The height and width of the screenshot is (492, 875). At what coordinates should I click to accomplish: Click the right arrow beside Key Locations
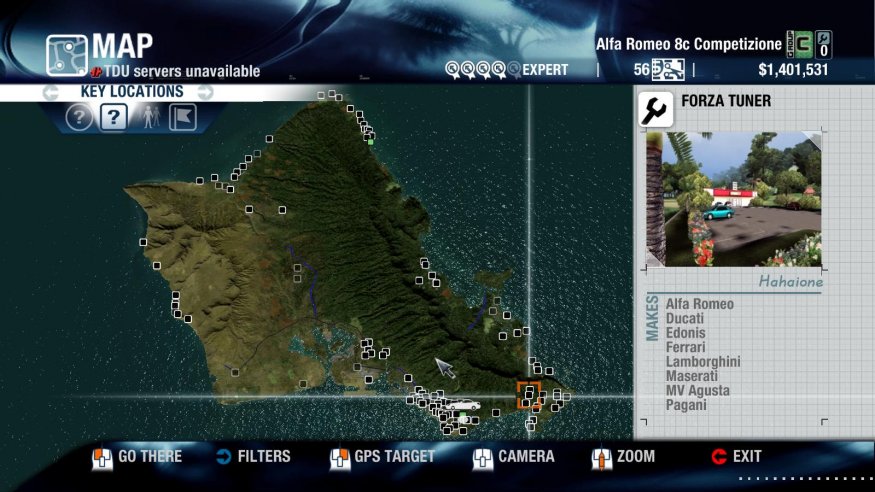[x=205, y=92]
